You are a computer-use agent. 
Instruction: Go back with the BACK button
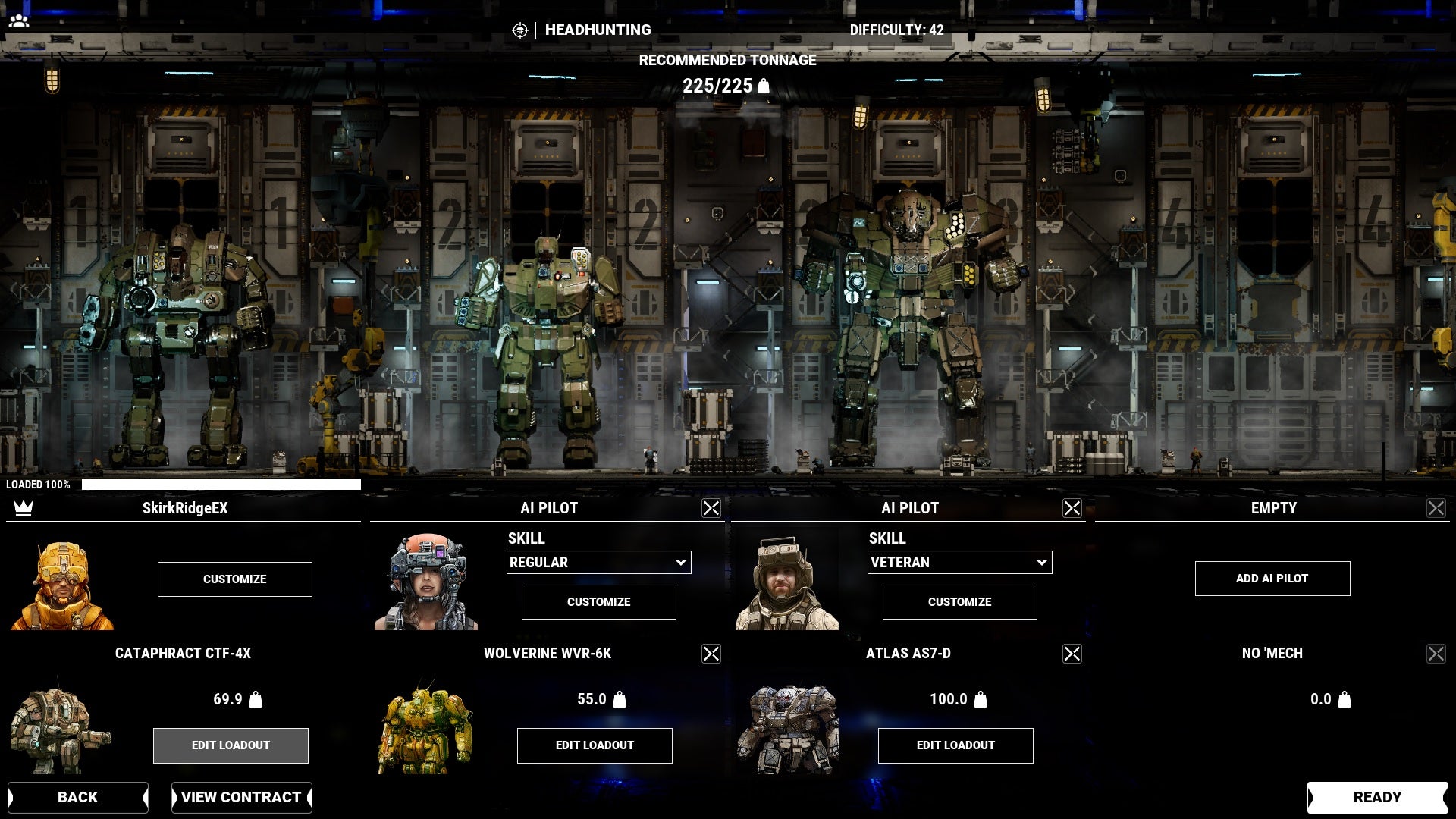pos(78,797)
